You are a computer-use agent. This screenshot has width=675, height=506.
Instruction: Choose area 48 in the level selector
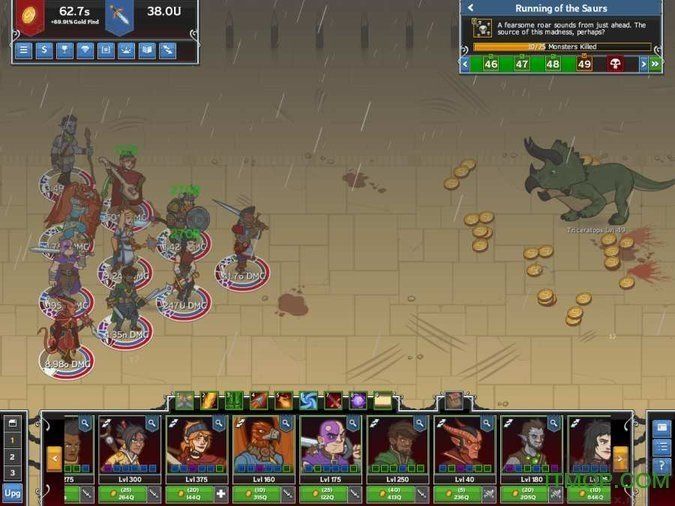click(552, 64)
